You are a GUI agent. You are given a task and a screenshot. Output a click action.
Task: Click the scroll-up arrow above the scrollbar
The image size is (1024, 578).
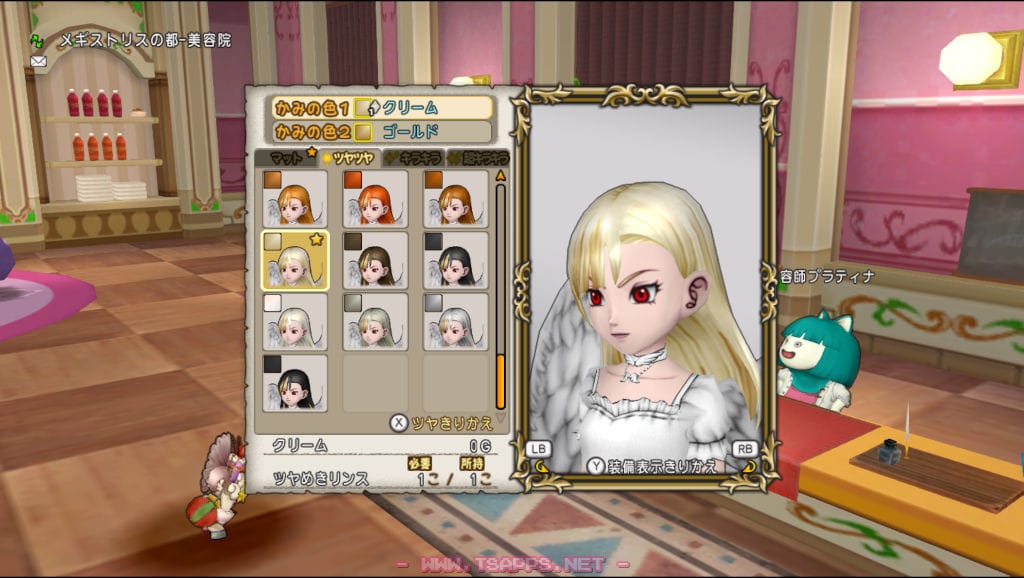click(x=500, y=174)
